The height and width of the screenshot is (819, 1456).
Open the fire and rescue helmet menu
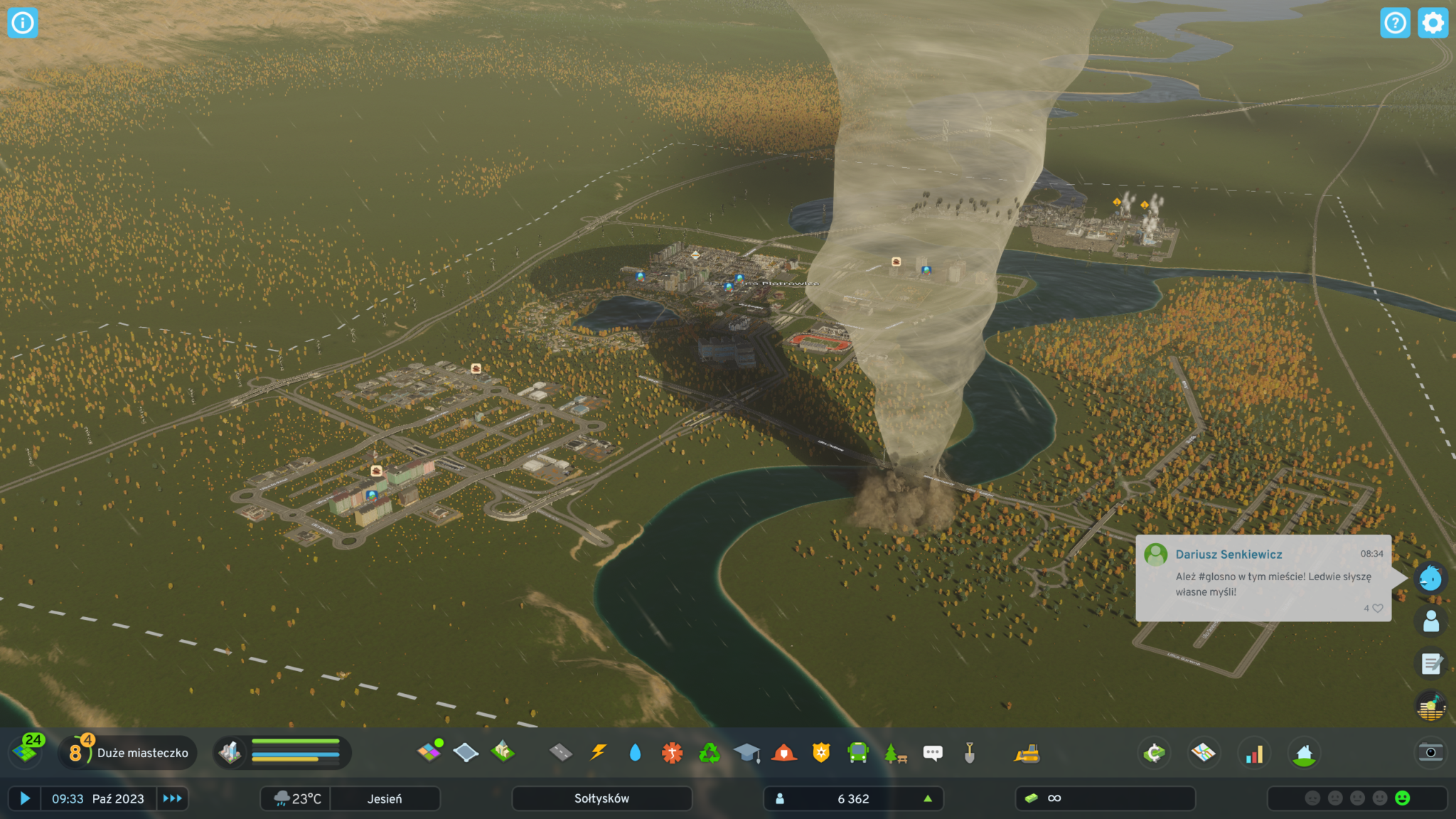tap(783, 752)
